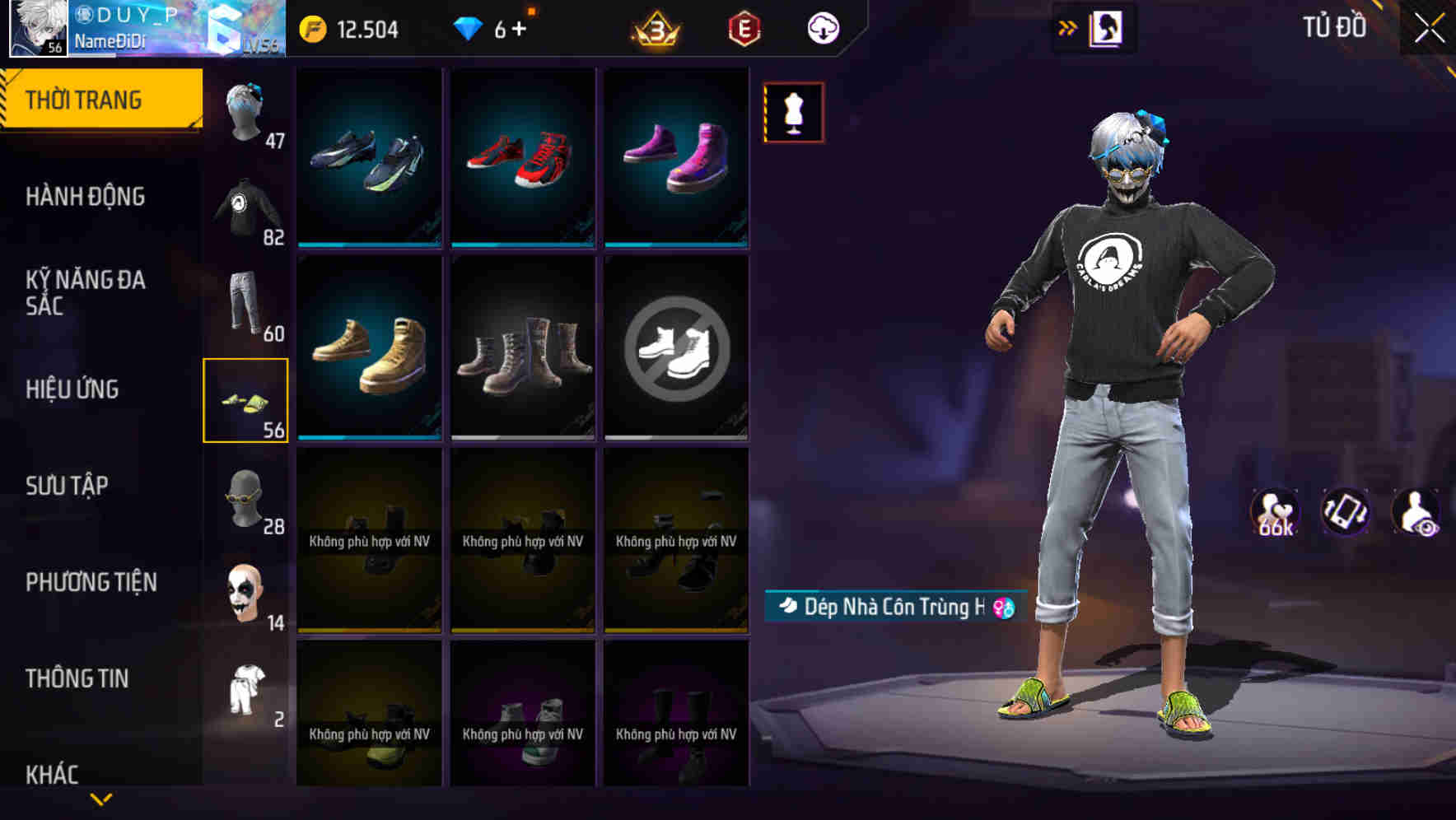The height and width of the screenshot is (820, 1456).
Task: Select the crossed-out shoes option to remove footwear
Action: pyautogui.click(x=676, y=349)
